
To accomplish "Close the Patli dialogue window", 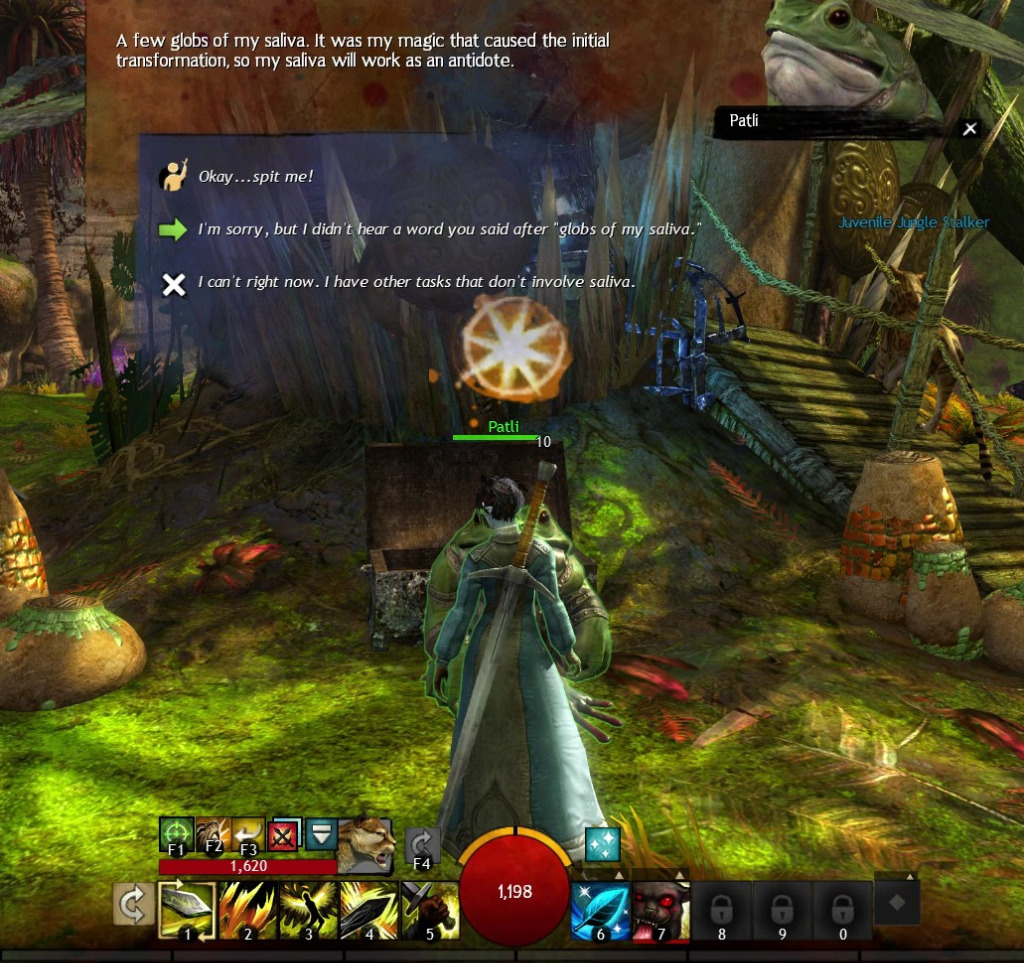I will (969, 128).
